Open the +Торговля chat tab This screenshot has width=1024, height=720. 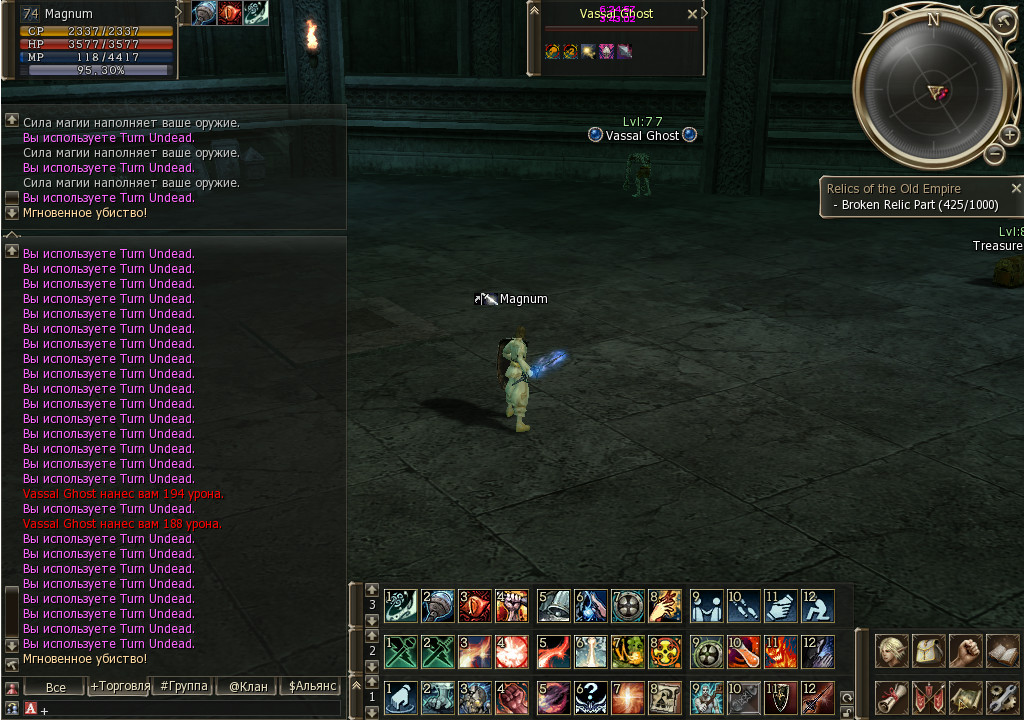pos(118,686)
